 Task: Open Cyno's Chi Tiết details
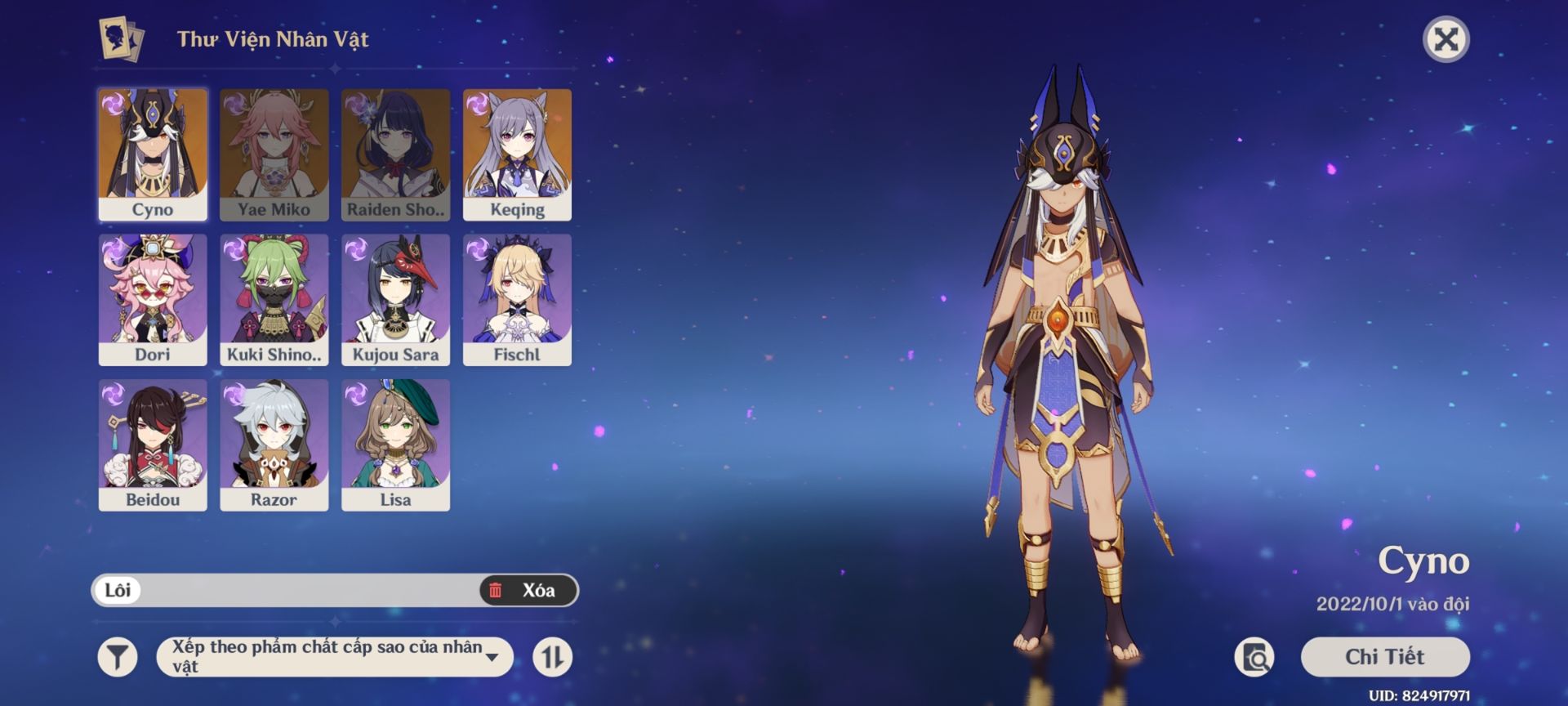click(1384, 657)
